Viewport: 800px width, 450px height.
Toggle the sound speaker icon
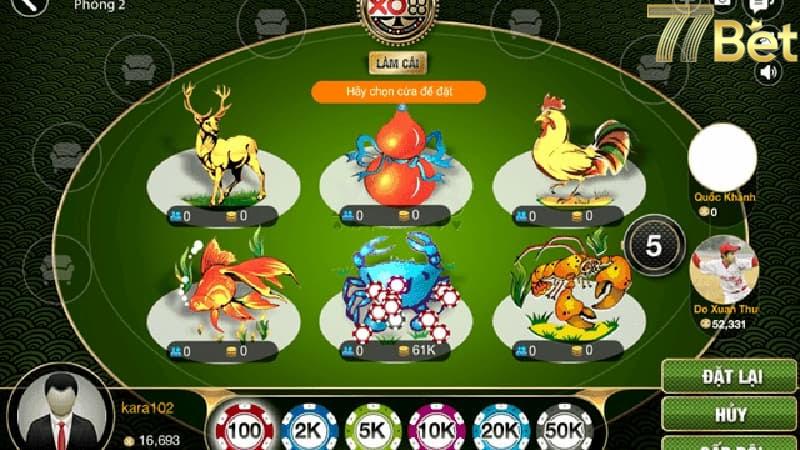(768, 72)
